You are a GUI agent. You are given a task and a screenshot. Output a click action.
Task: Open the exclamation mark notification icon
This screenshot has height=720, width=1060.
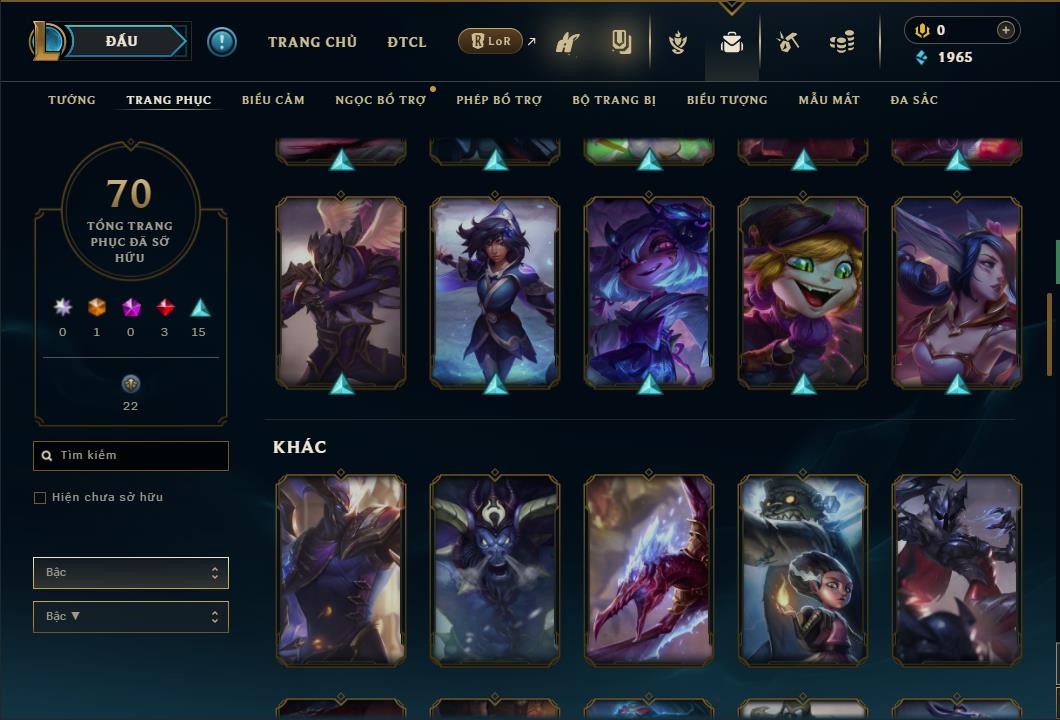click(x=222, y=42)
